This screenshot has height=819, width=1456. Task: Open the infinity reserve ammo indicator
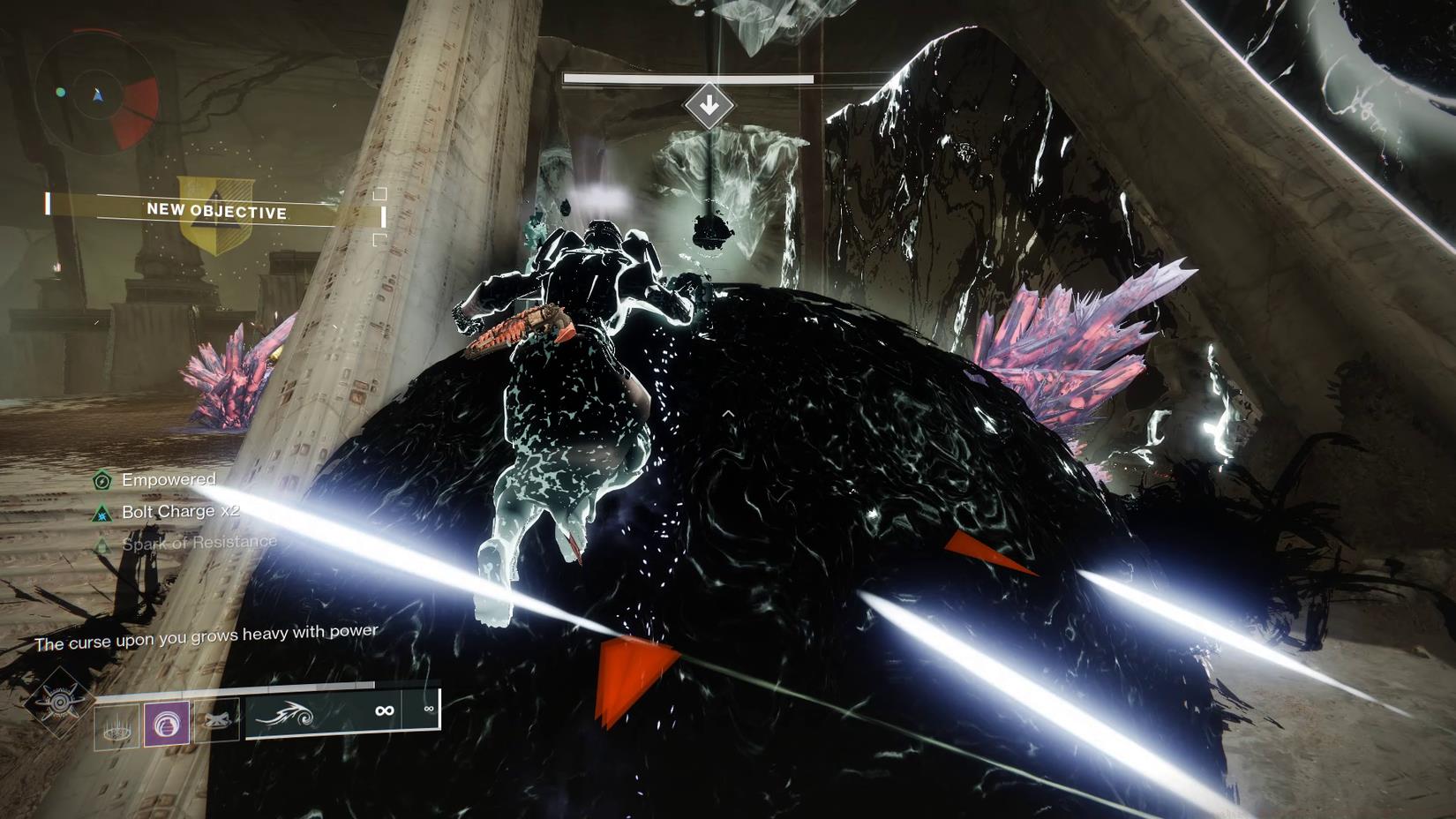[429, 706]
